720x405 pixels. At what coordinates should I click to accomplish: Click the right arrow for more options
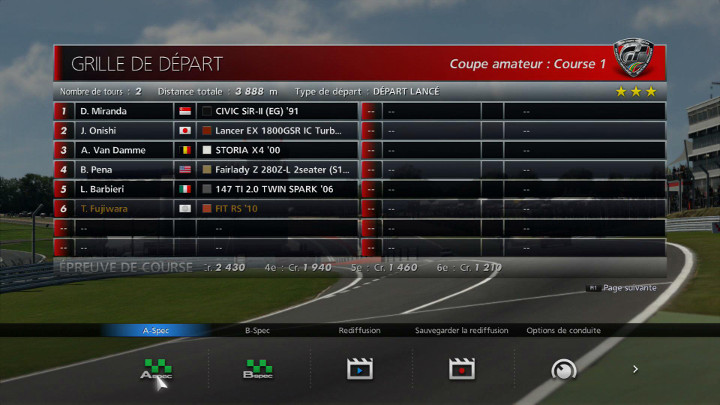click(635, 369)
